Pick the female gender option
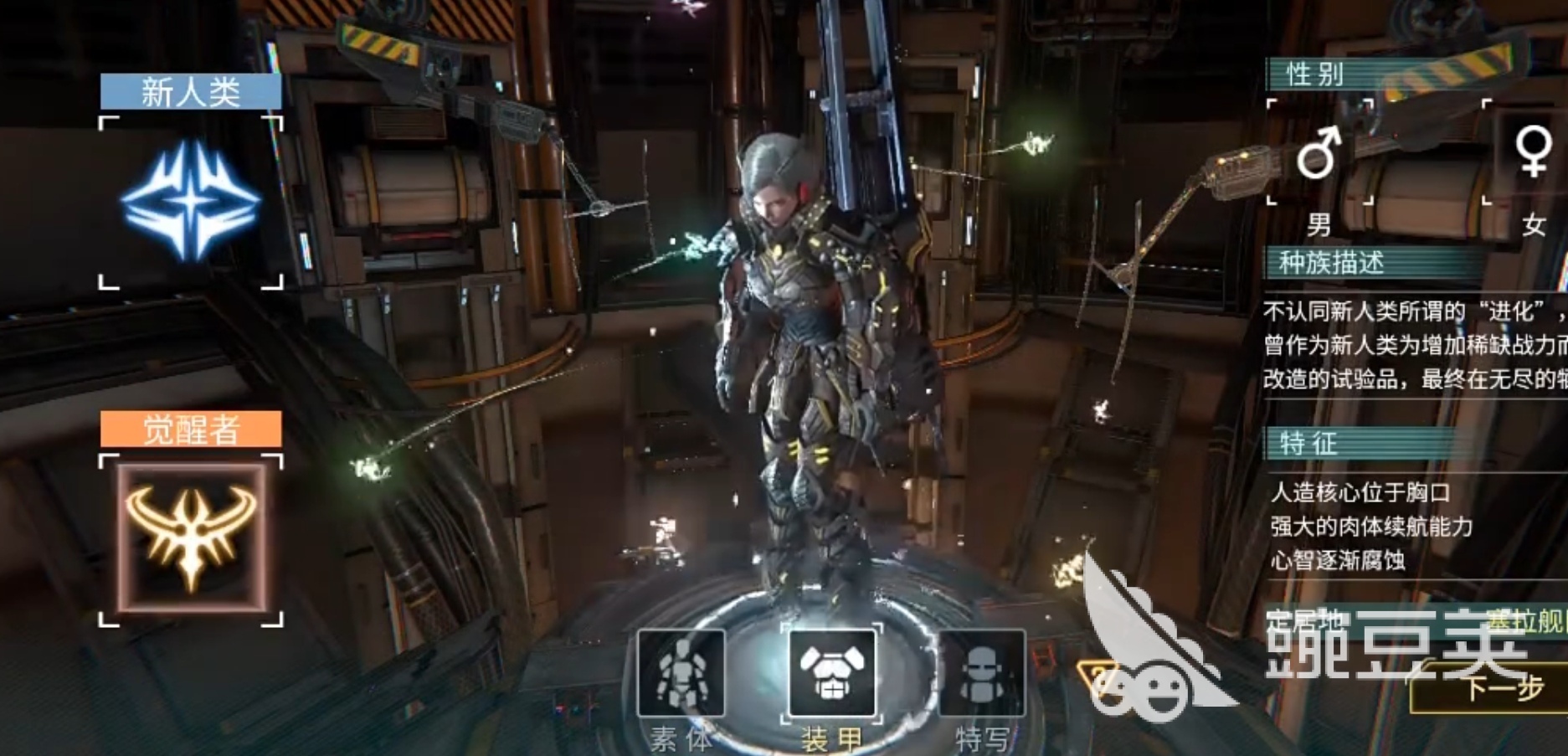The image size is (1568, 756). click(x=1530, y=152)
